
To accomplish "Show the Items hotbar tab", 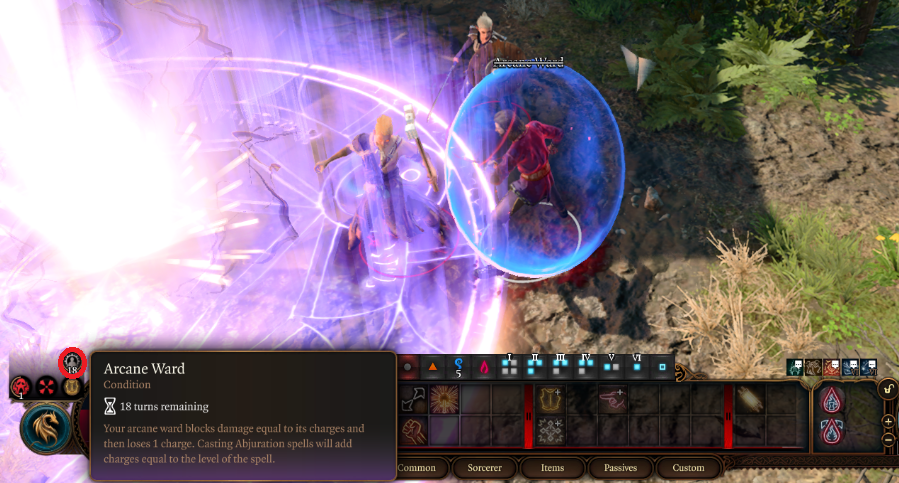I will [x=552, y=467].
